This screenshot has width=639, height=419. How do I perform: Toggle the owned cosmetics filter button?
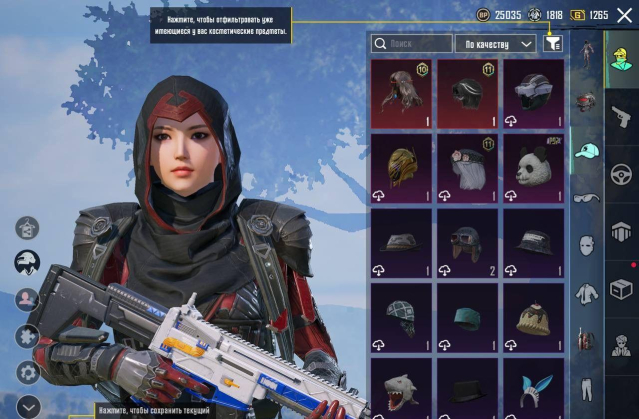[553, 44]
